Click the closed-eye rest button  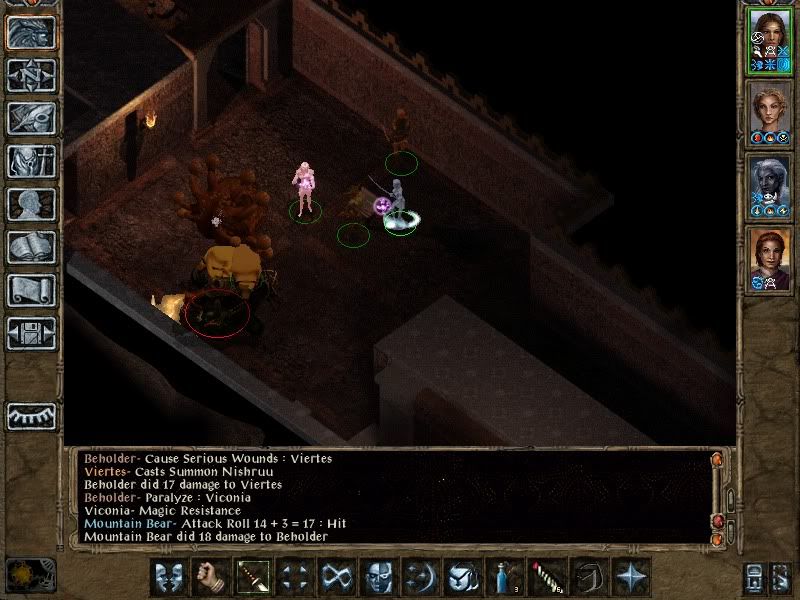tap(31, 415)
